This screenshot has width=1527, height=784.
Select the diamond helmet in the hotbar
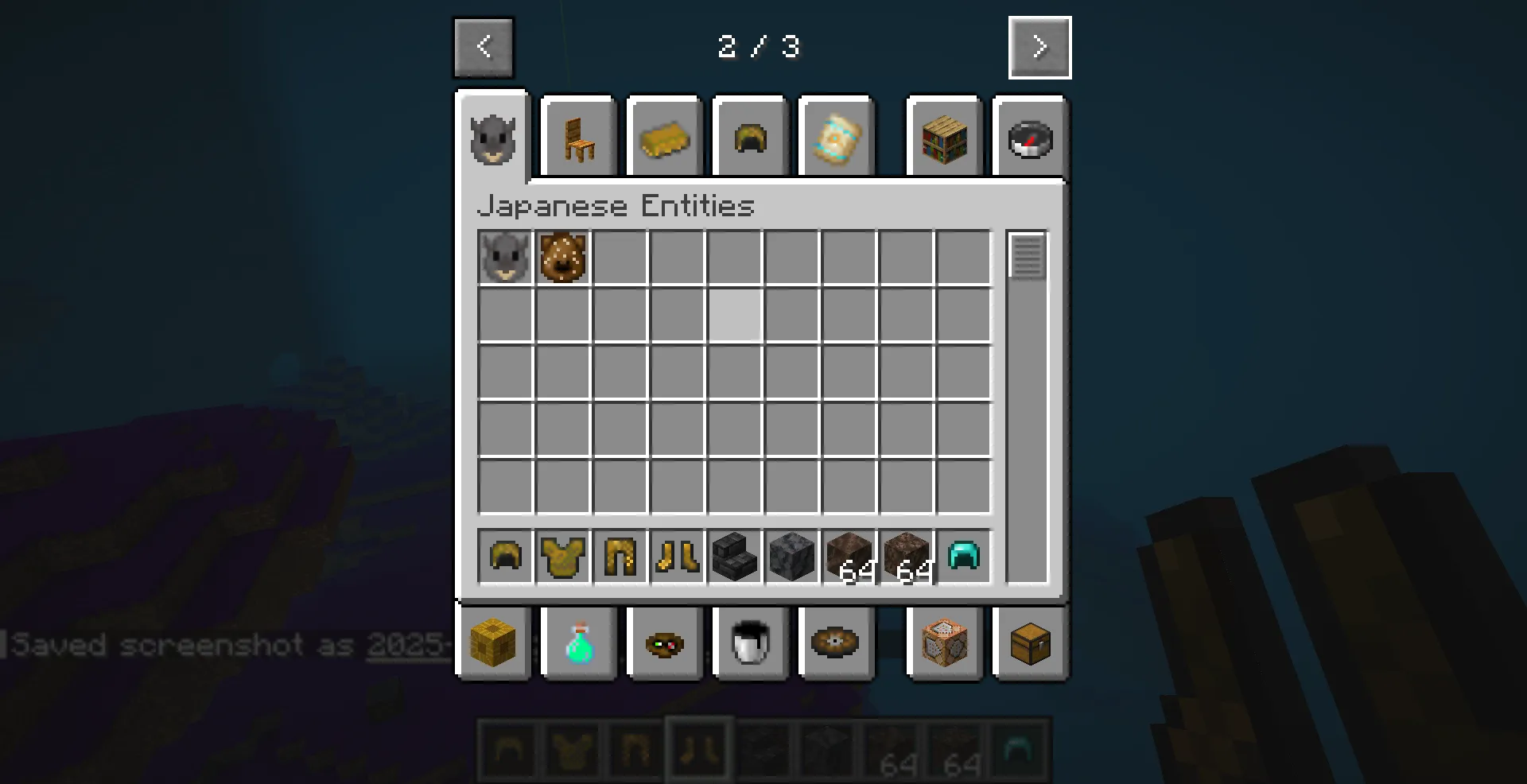tap(964, 557)
